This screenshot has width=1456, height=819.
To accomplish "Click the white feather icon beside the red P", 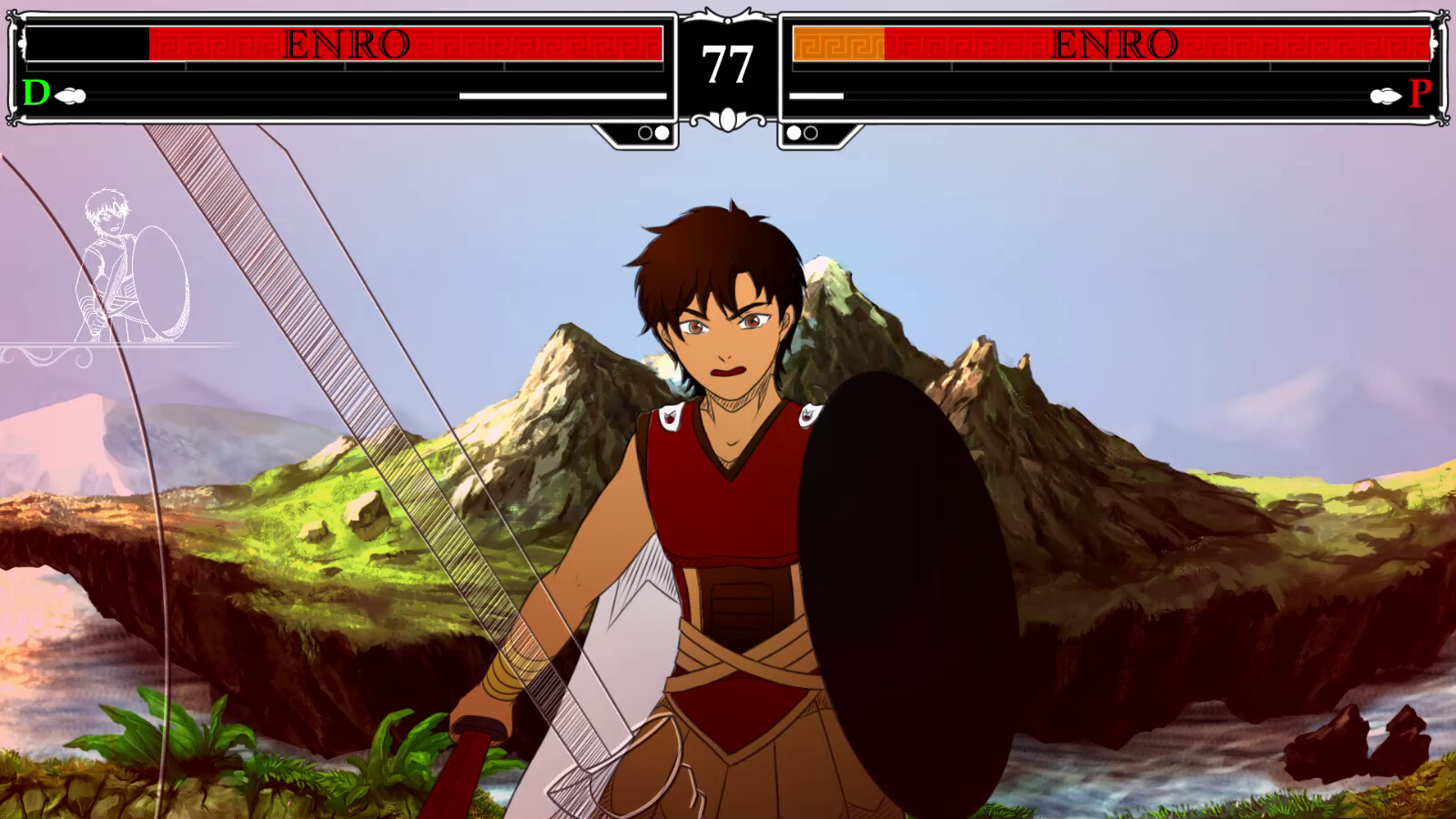I will point(1384,94).
